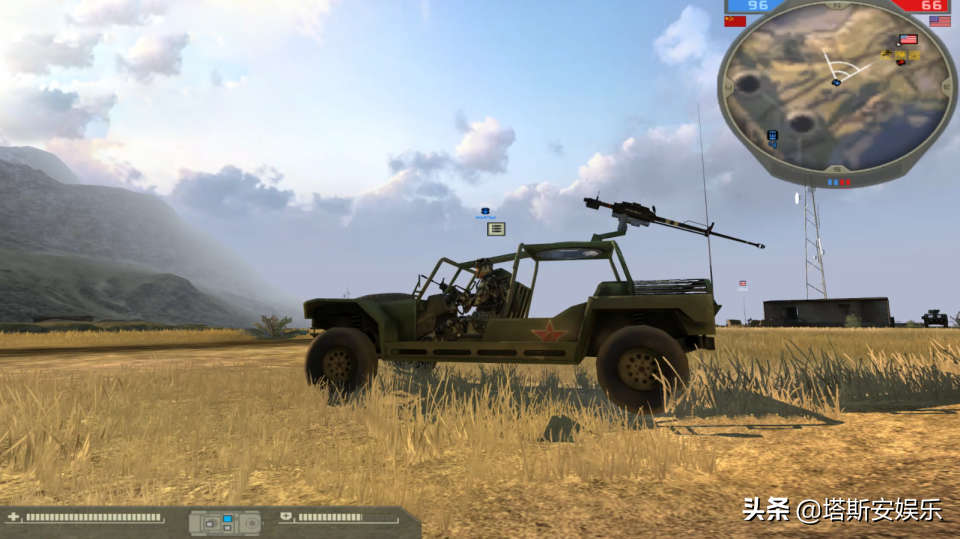Click the Chinese team flag icon
Screen dimensions: 960x539
point(735,21)
